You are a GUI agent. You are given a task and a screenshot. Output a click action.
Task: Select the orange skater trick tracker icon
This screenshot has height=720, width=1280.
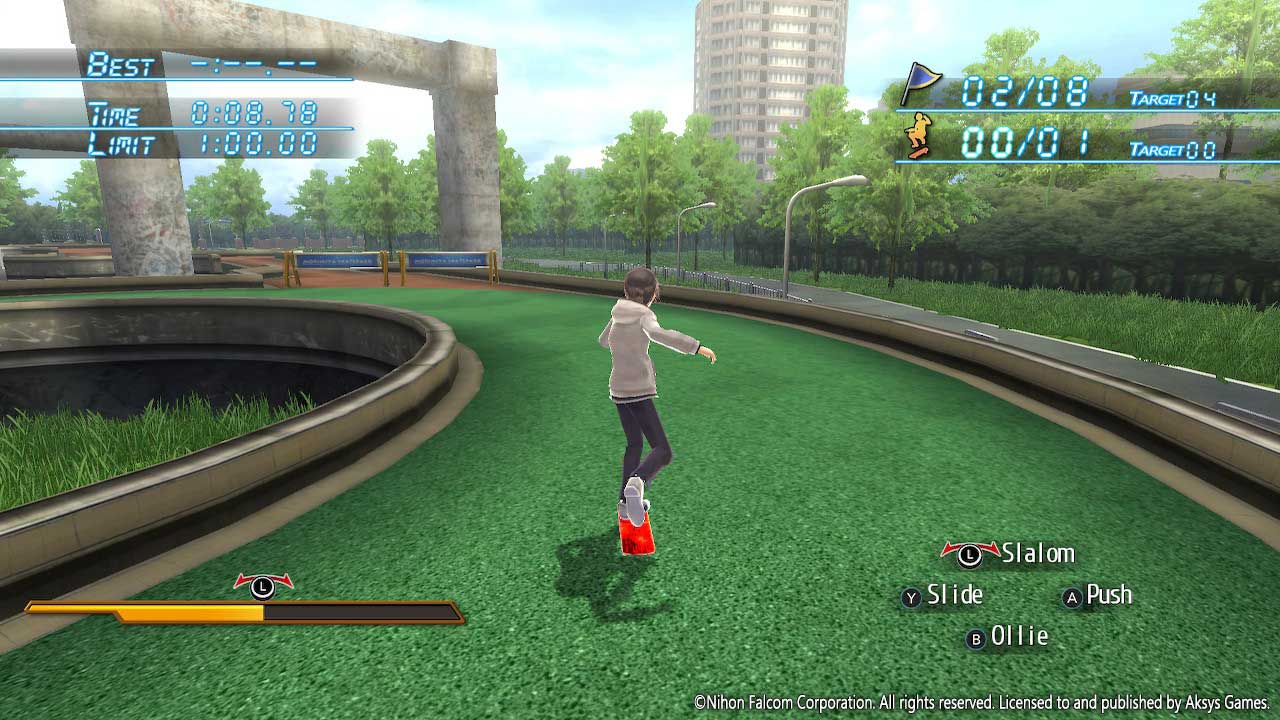click(918, 136)
